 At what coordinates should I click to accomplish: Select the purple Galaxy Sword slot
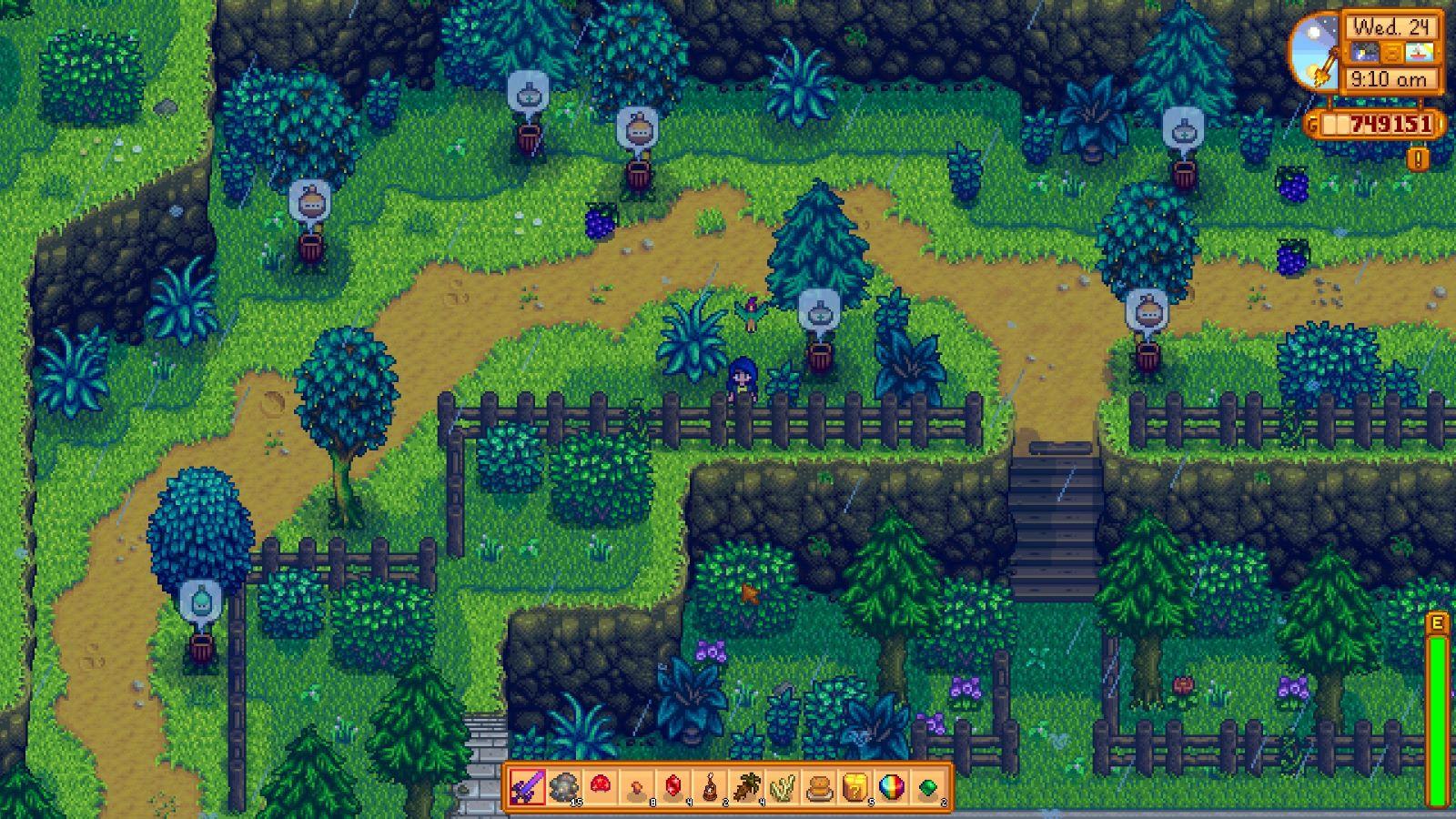click(x=527, y=787)
